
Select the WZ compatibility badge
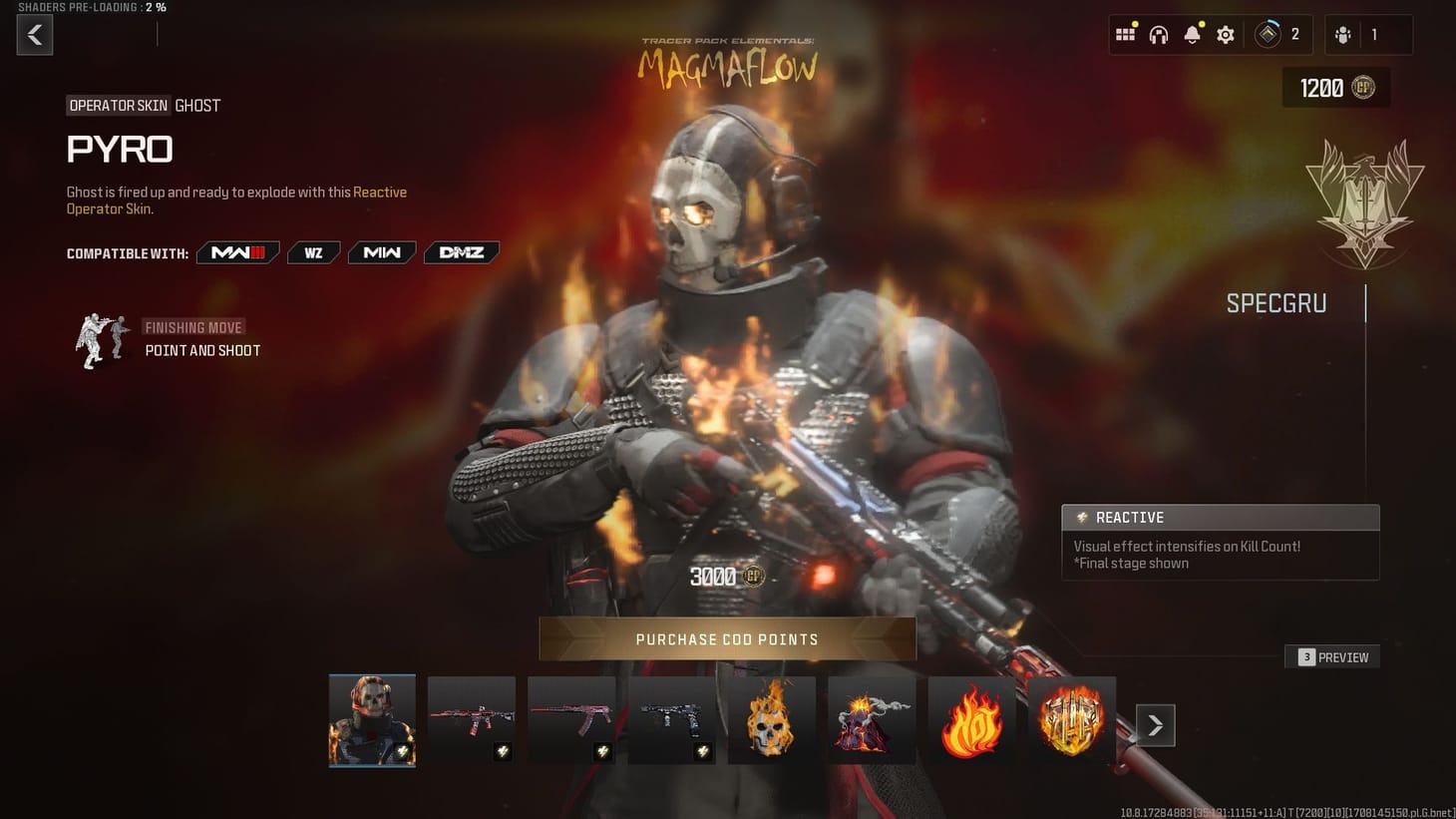click(313, 252)
